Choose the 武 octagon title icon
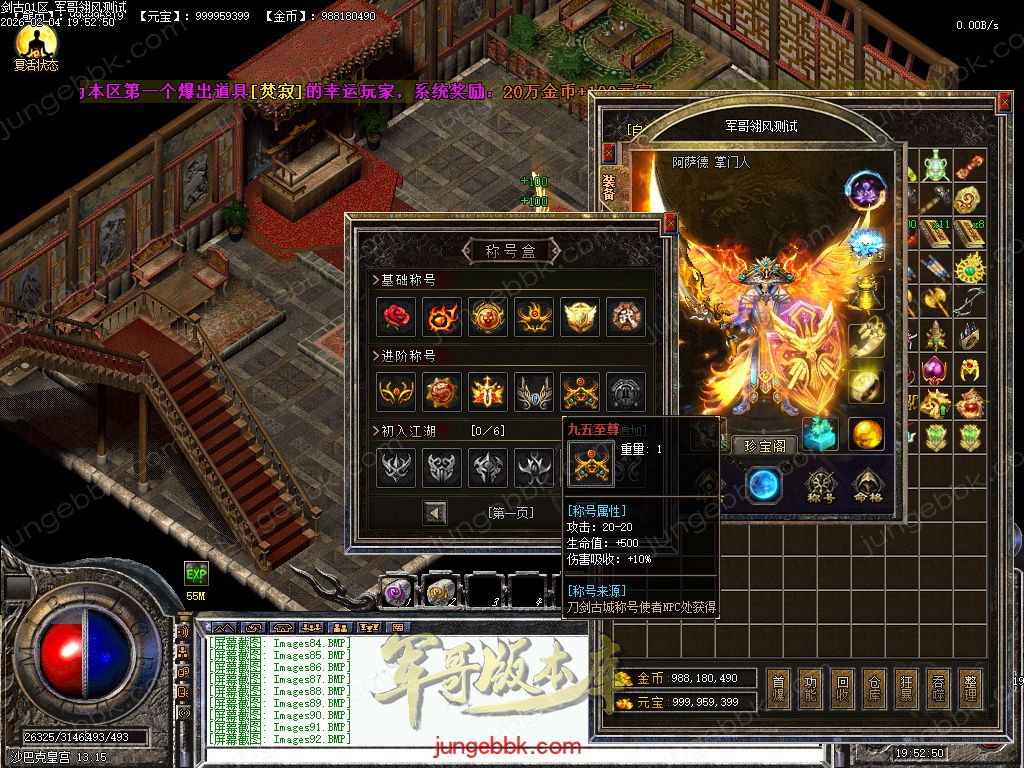This screenshot has height=768, width=1024. tap(626, 317)
